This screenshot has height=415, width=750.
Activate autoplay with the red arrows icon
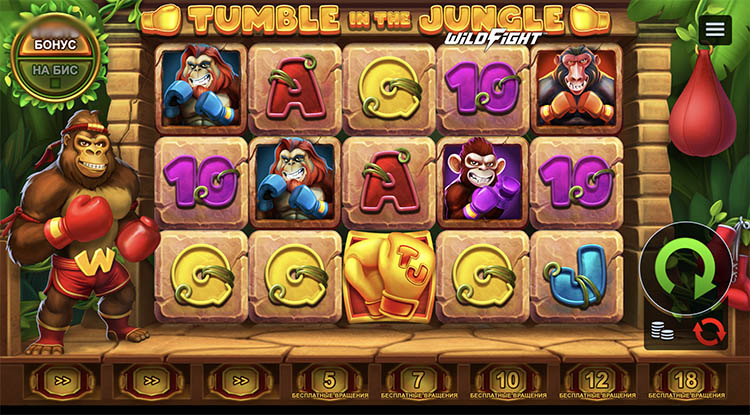pyautogui.click(x=708, y=330)
